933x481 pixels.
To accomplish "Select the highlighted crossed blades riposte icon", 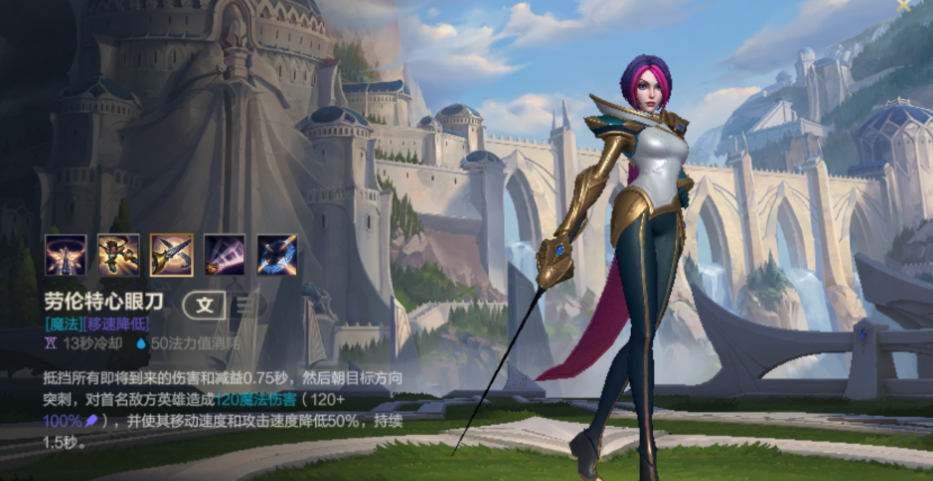I will pos(171,255).
